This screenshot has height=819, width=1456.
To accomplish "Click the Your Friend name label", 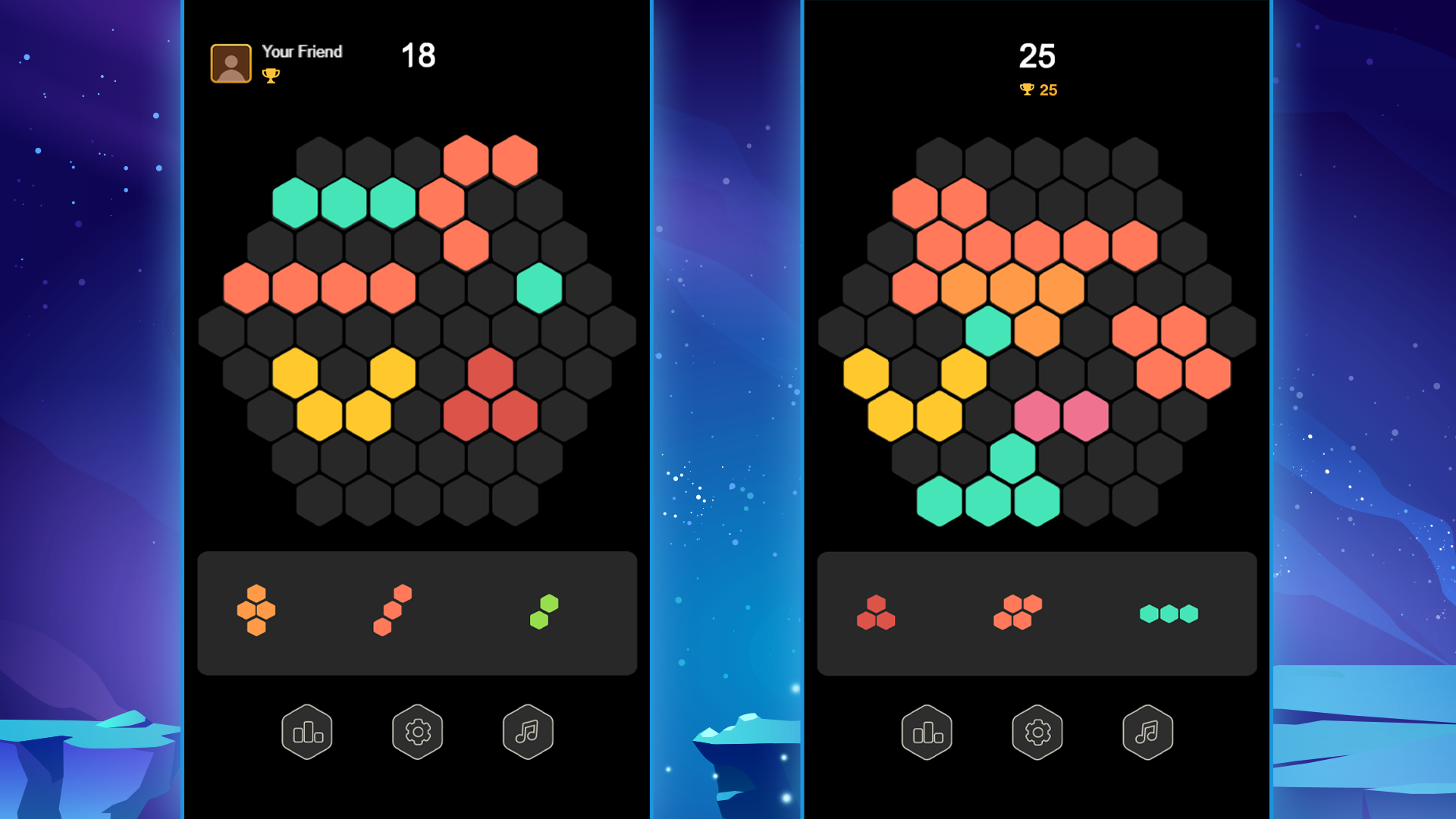I will [302, 52].
